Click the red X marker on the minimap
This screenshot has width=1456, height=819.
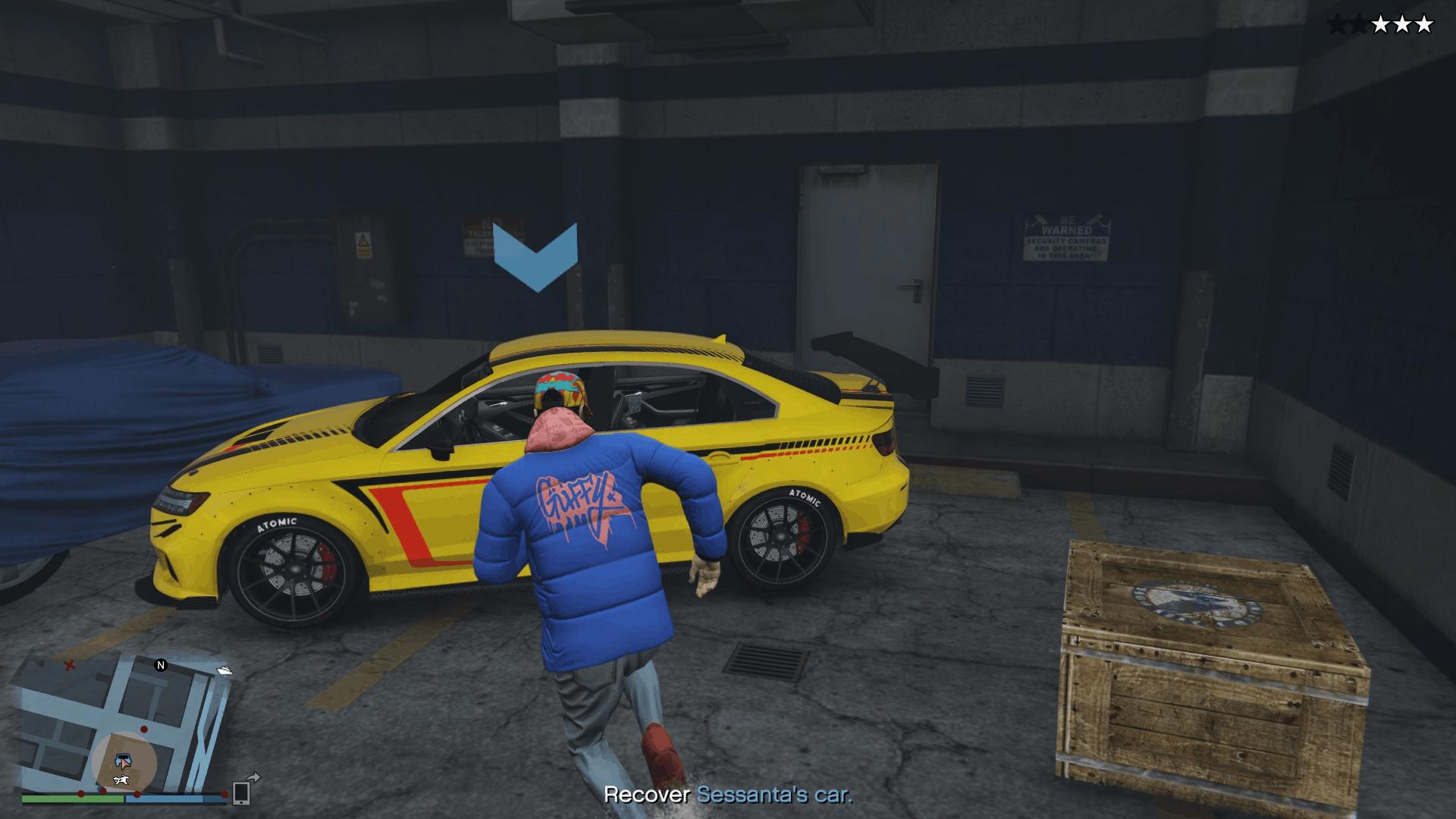70,666
